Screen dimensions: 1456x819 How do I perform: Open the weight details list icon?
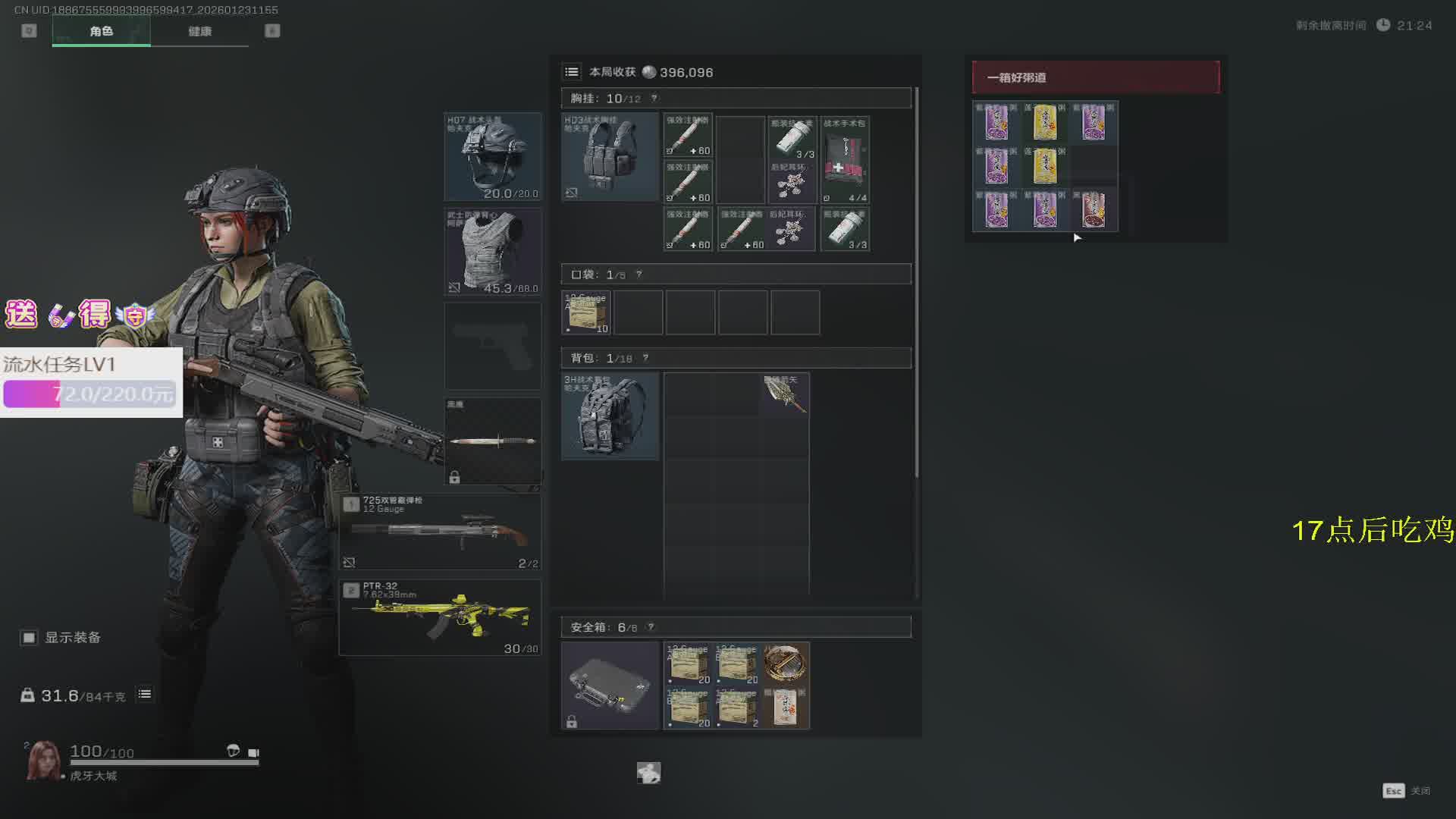[145, 695]
